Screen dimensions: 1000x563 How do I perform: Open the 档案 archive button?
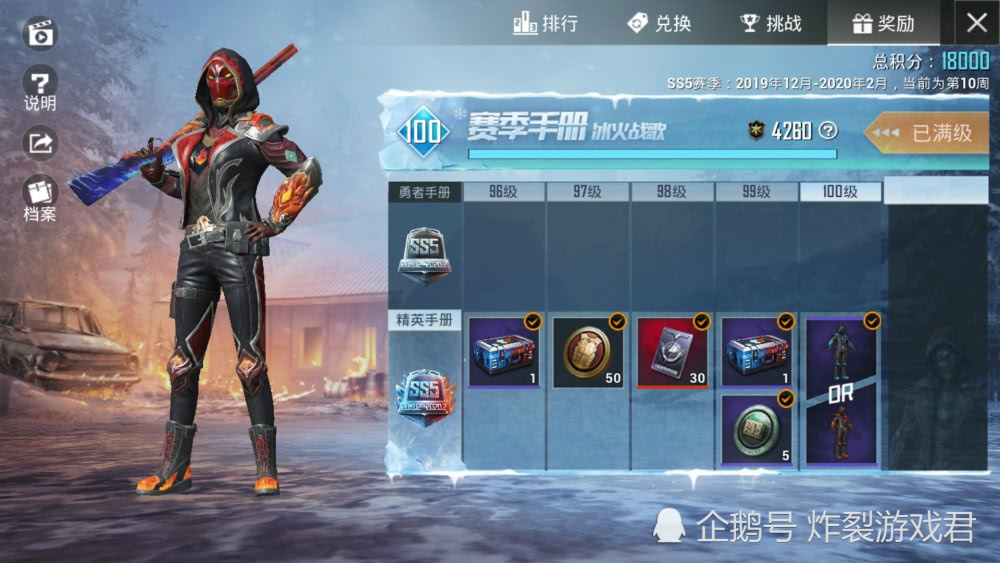[40, 197]
